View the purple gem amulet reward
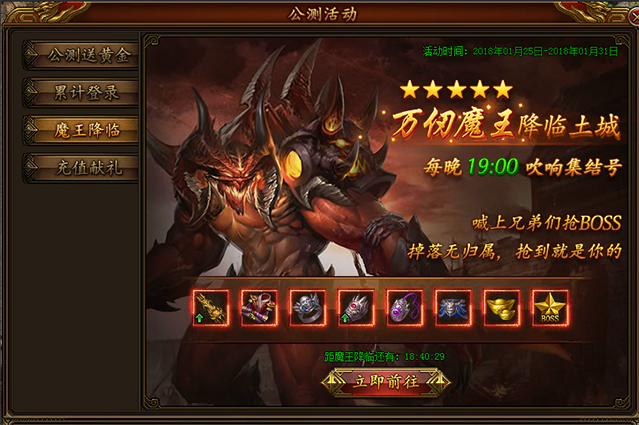The height and width of the screenshot is (425, 639). point(404,308)
